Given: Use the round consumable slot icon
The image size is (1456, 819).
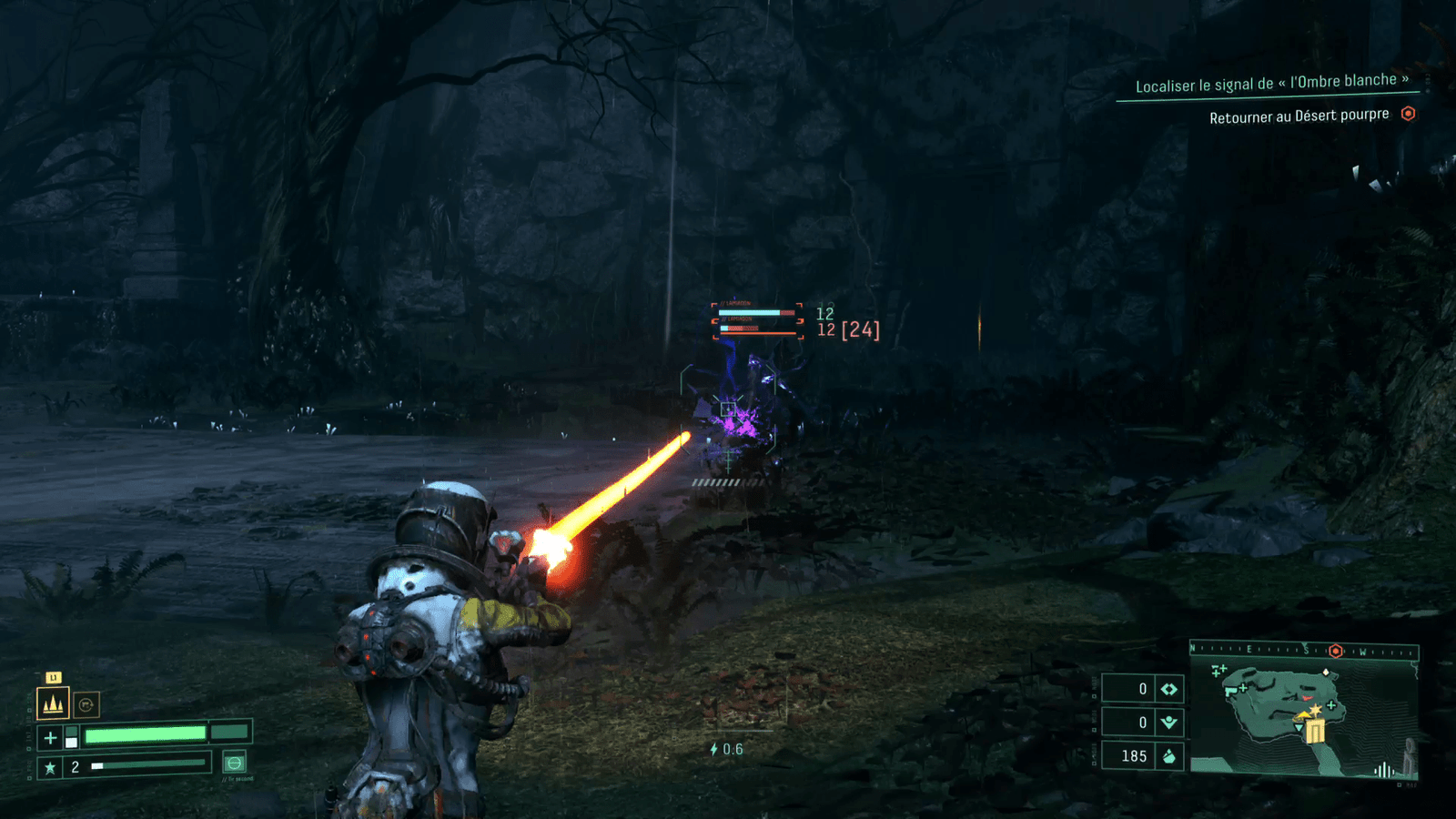Looking at the screenshot, I should coord(234,763).
